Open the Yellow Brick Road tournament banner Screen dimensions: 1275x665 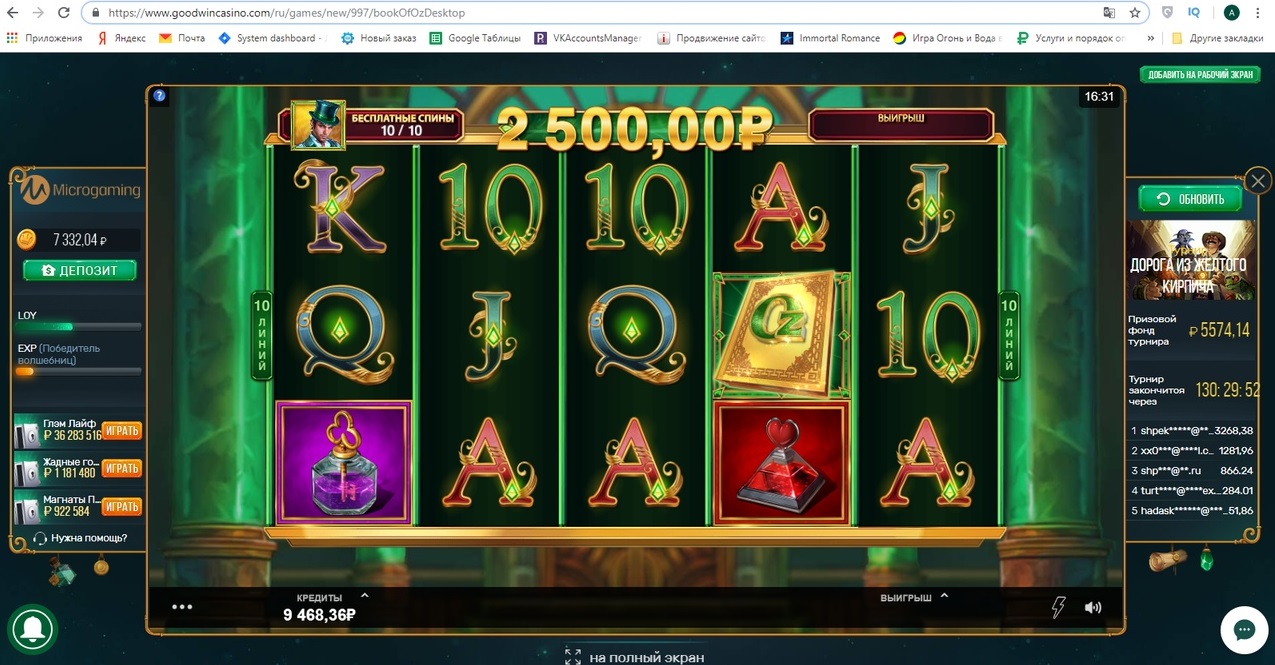(x=1190, y=260)
